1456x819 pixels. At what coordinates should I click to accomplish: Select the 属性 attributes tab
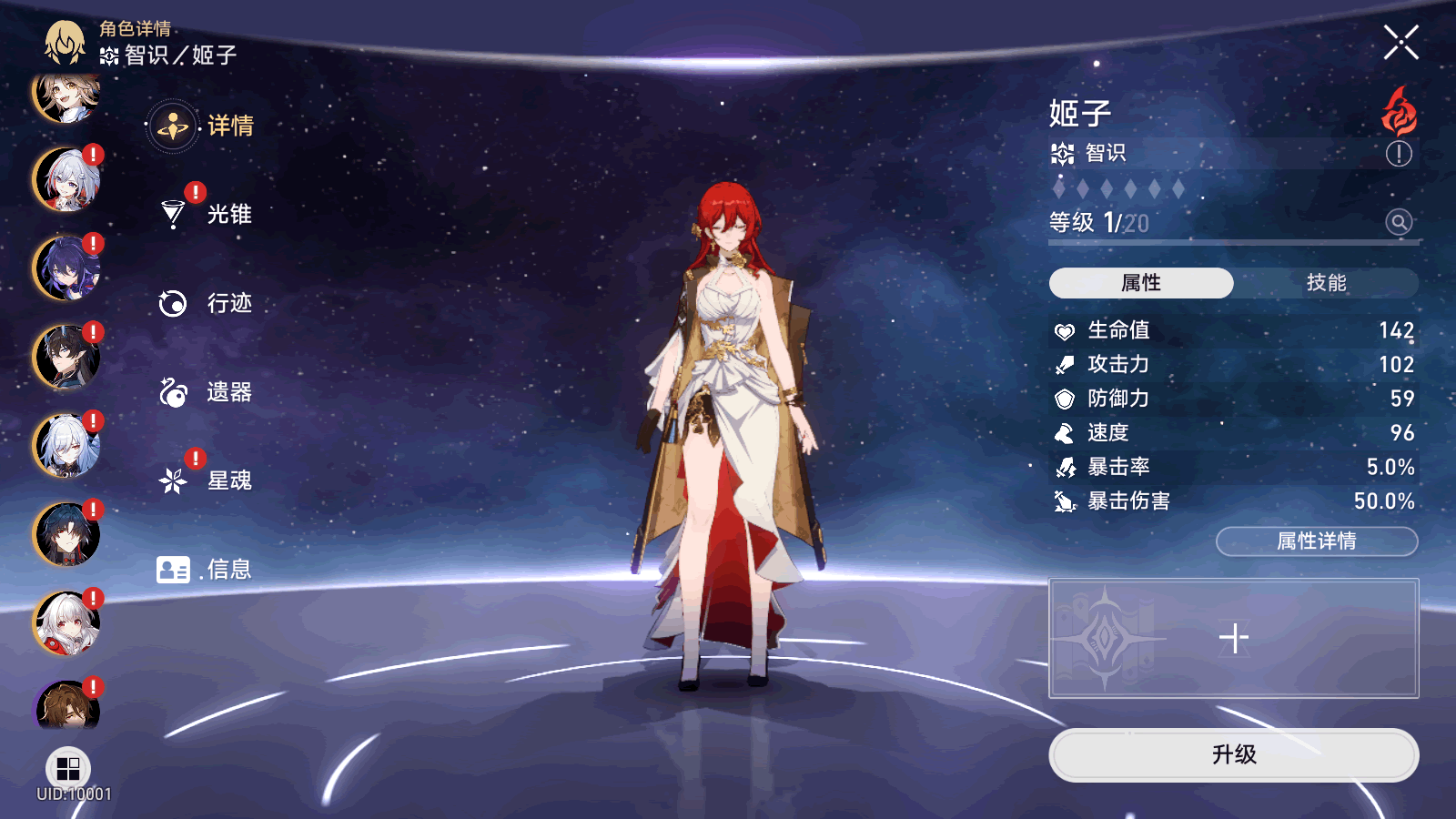pos(1141,283)
